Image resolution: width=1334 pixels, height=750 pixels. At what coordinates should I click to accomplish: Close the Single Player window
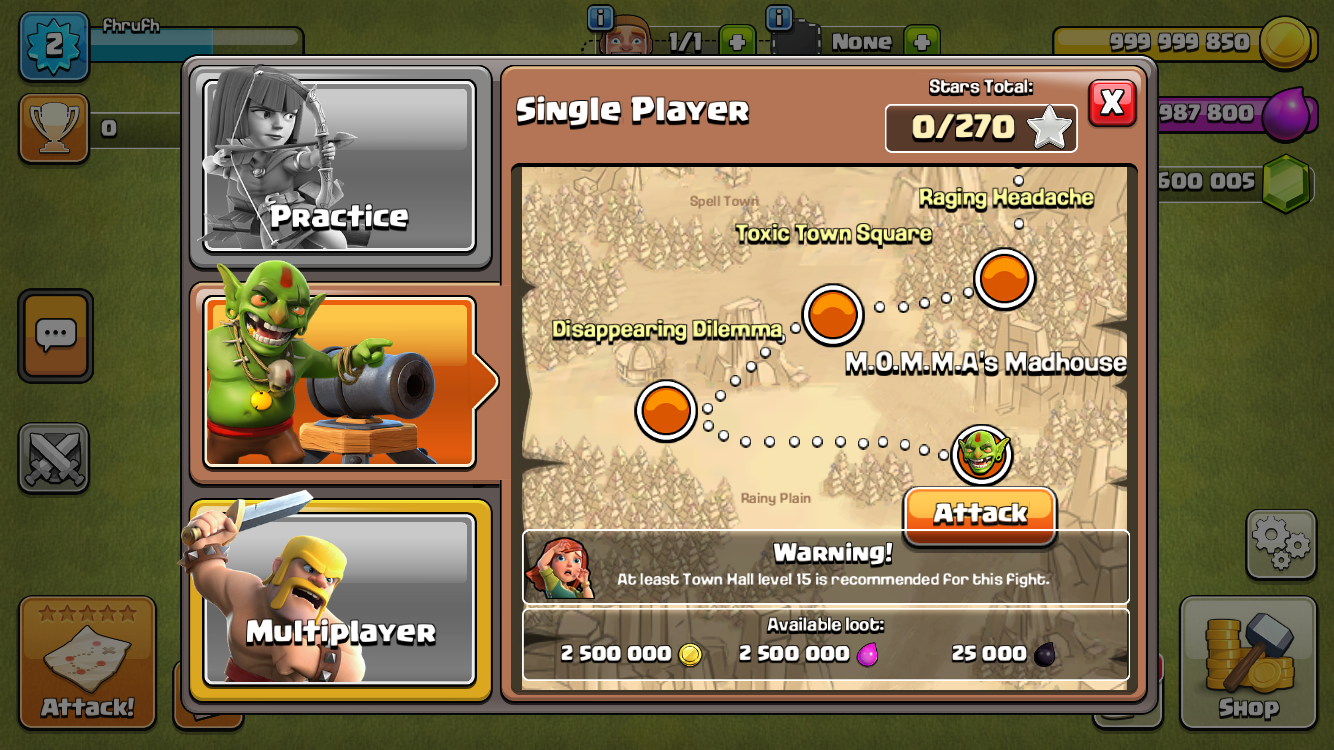[x=1112, y=102]
